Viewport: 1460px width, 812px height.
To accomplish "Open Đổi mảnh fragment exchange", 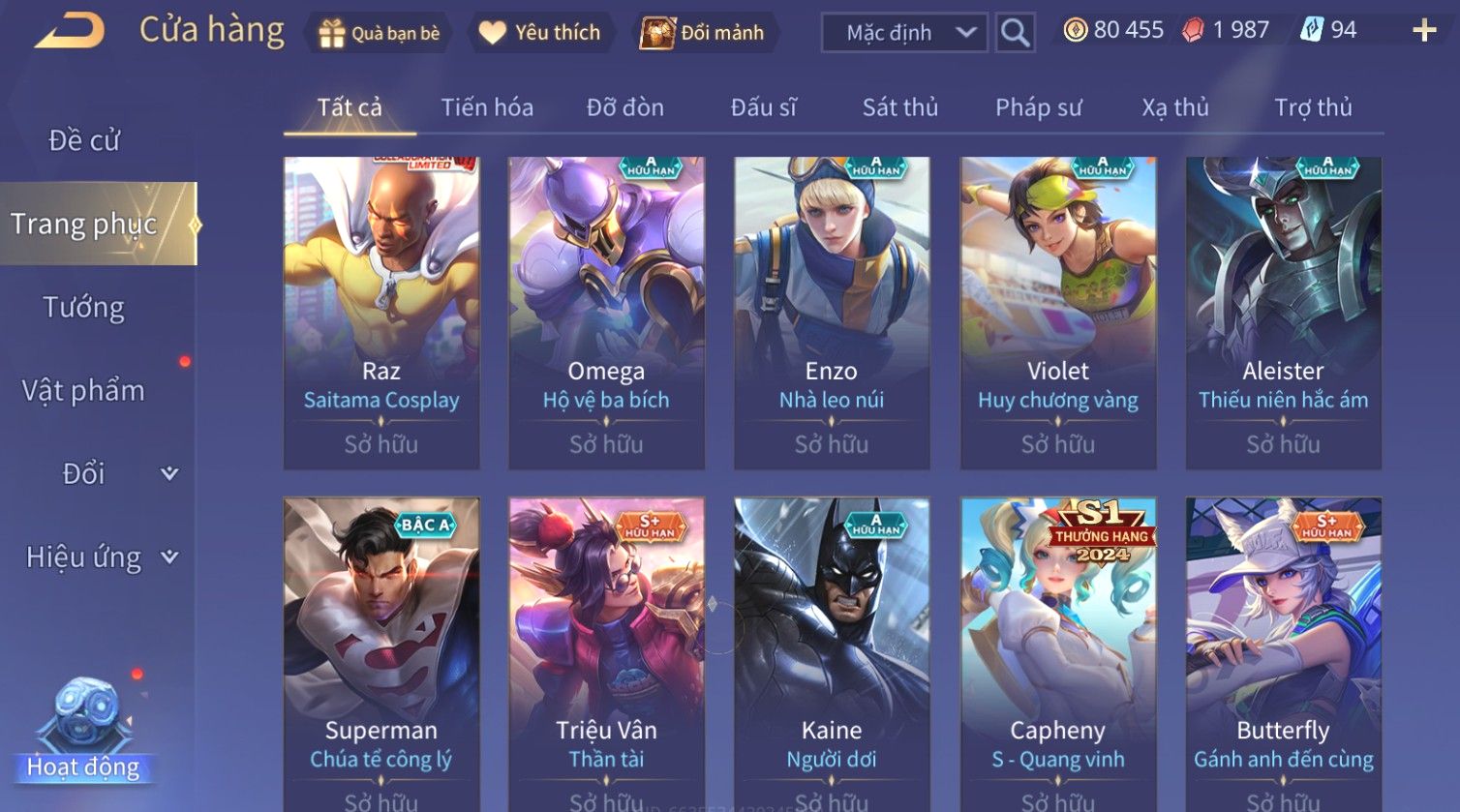I will pyautogui.click(x=703, y=33).
